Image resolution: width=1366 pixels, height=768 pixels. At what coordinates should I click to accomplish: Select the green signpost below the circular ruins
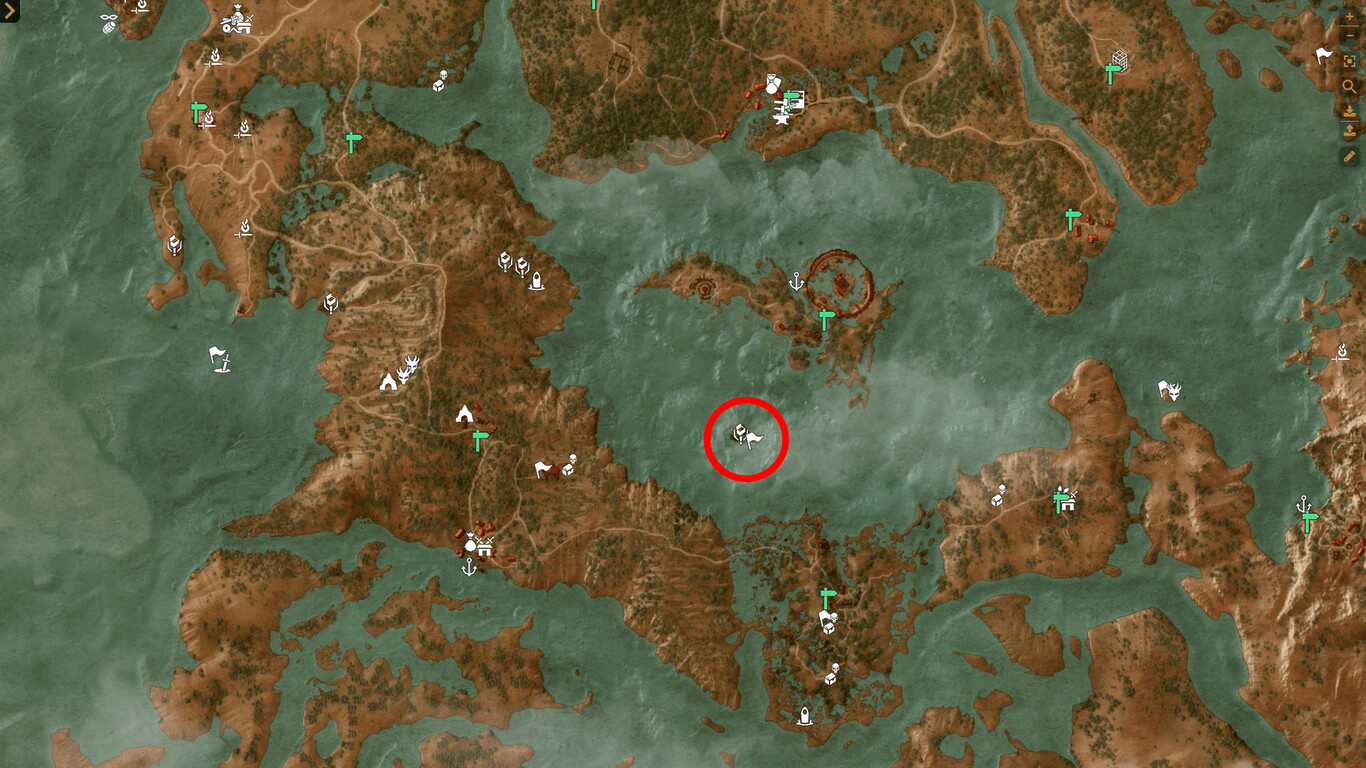pyautogui.click(x=825, y=318)
